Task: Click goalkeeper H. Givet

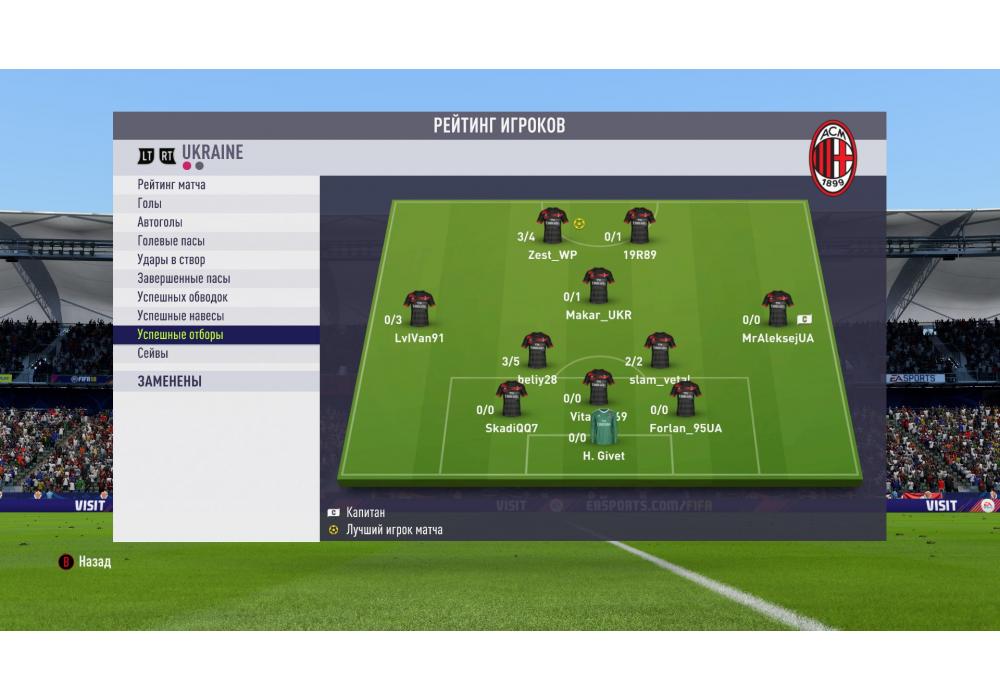Action: tap(603, 429)
